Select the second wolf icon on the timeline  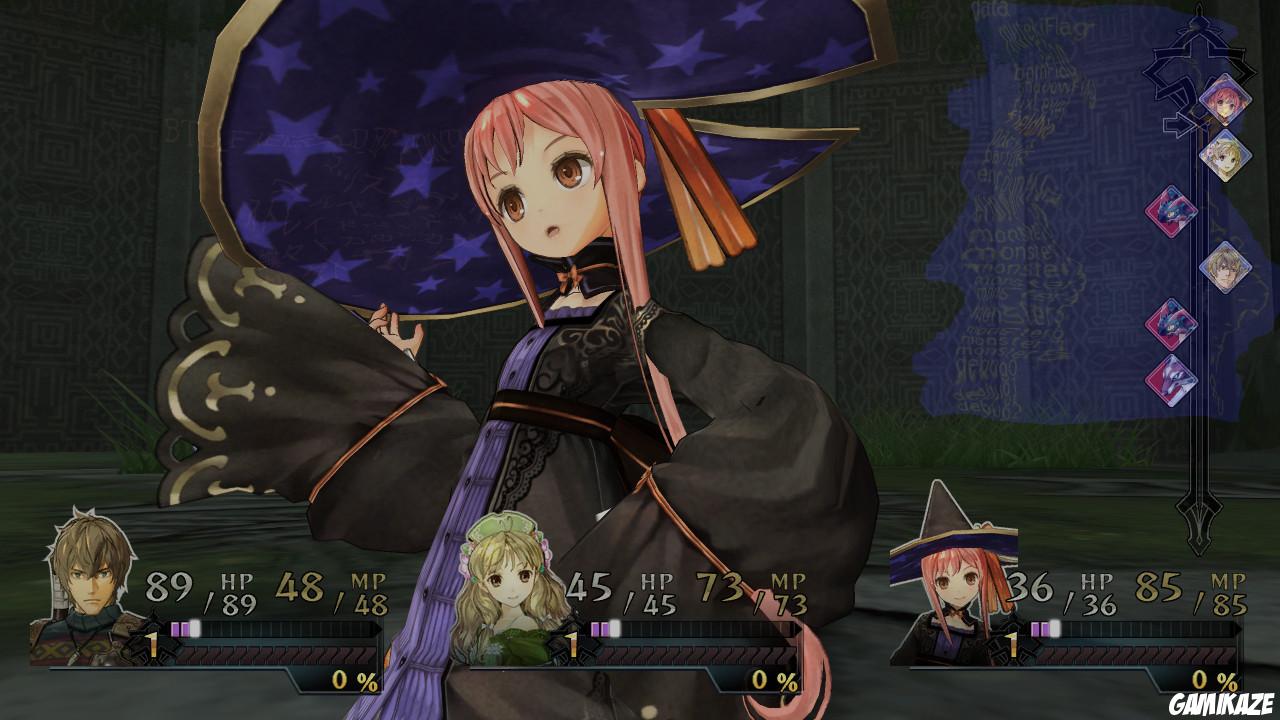(x=1173, y=325)
